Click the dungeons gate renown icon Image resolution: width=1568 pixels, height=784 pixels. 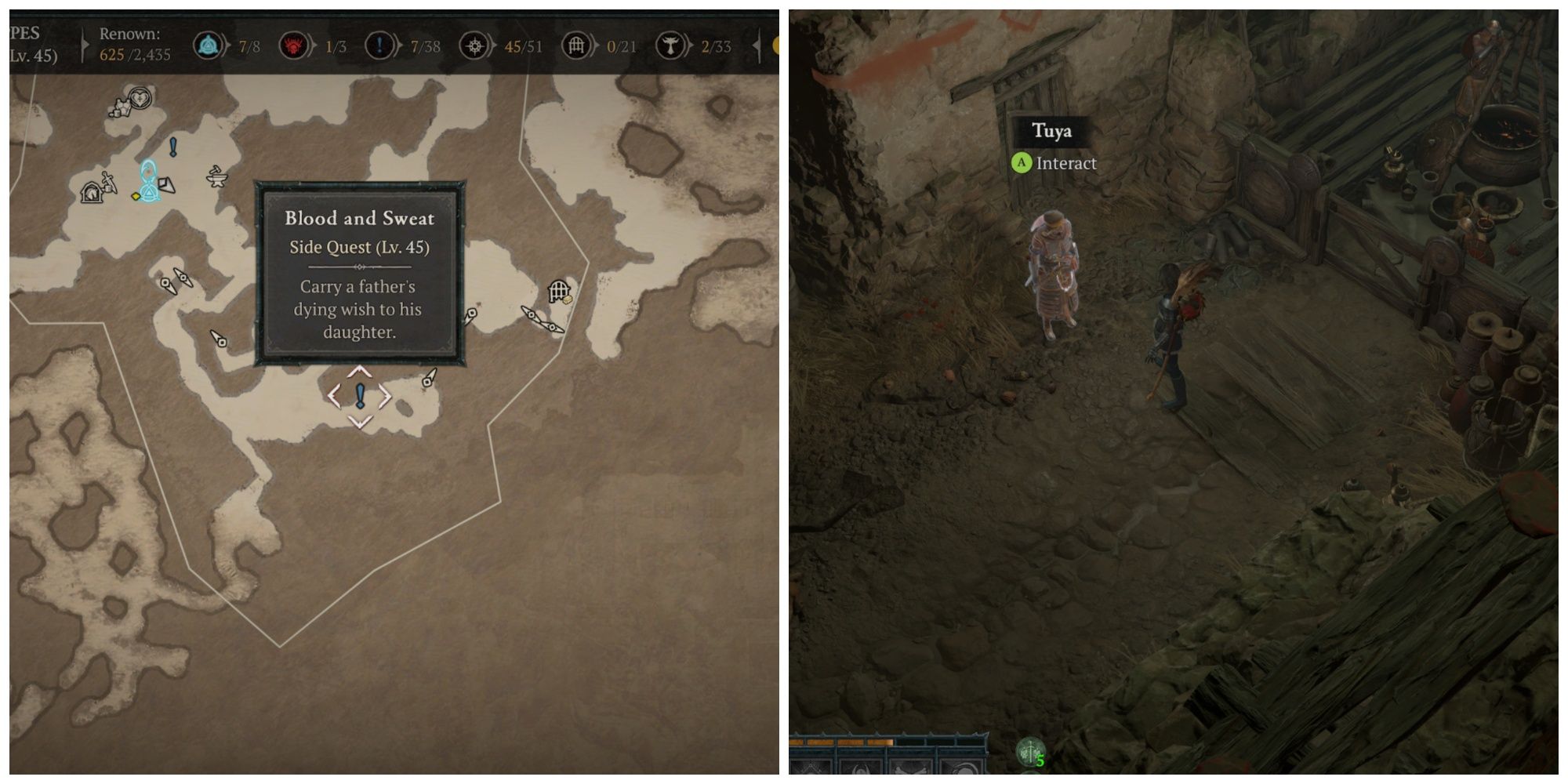(575, 46)
